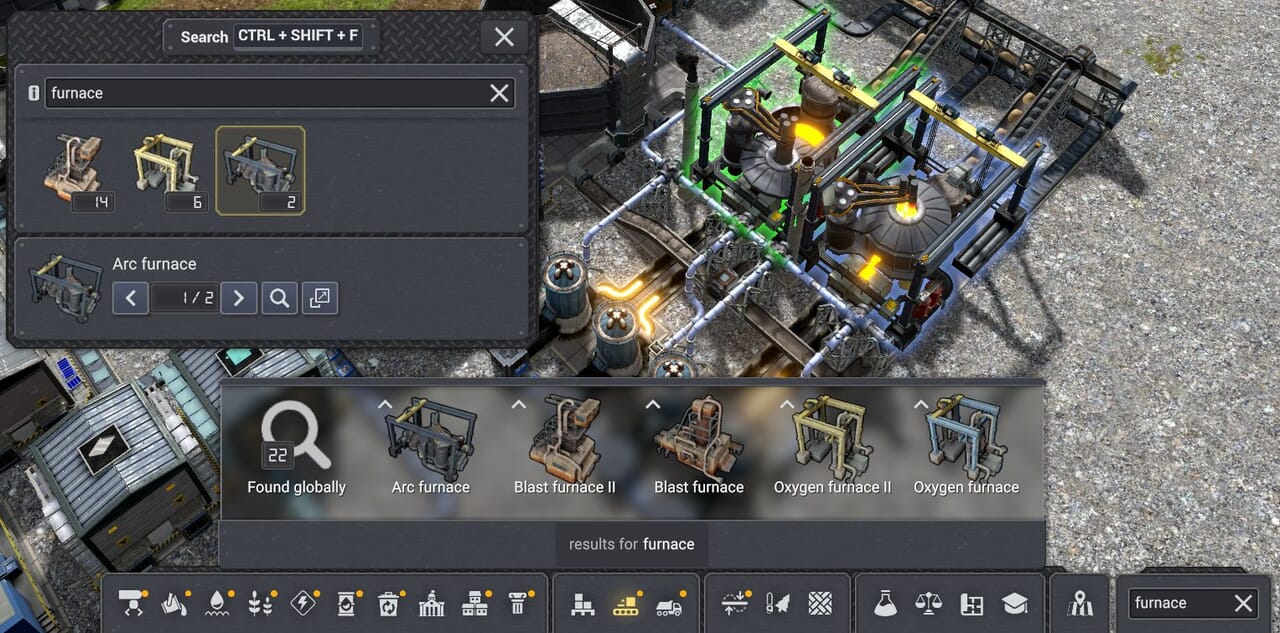Choose Blast furnace II from the build results

pyautogui.click(x=565, y=448)
